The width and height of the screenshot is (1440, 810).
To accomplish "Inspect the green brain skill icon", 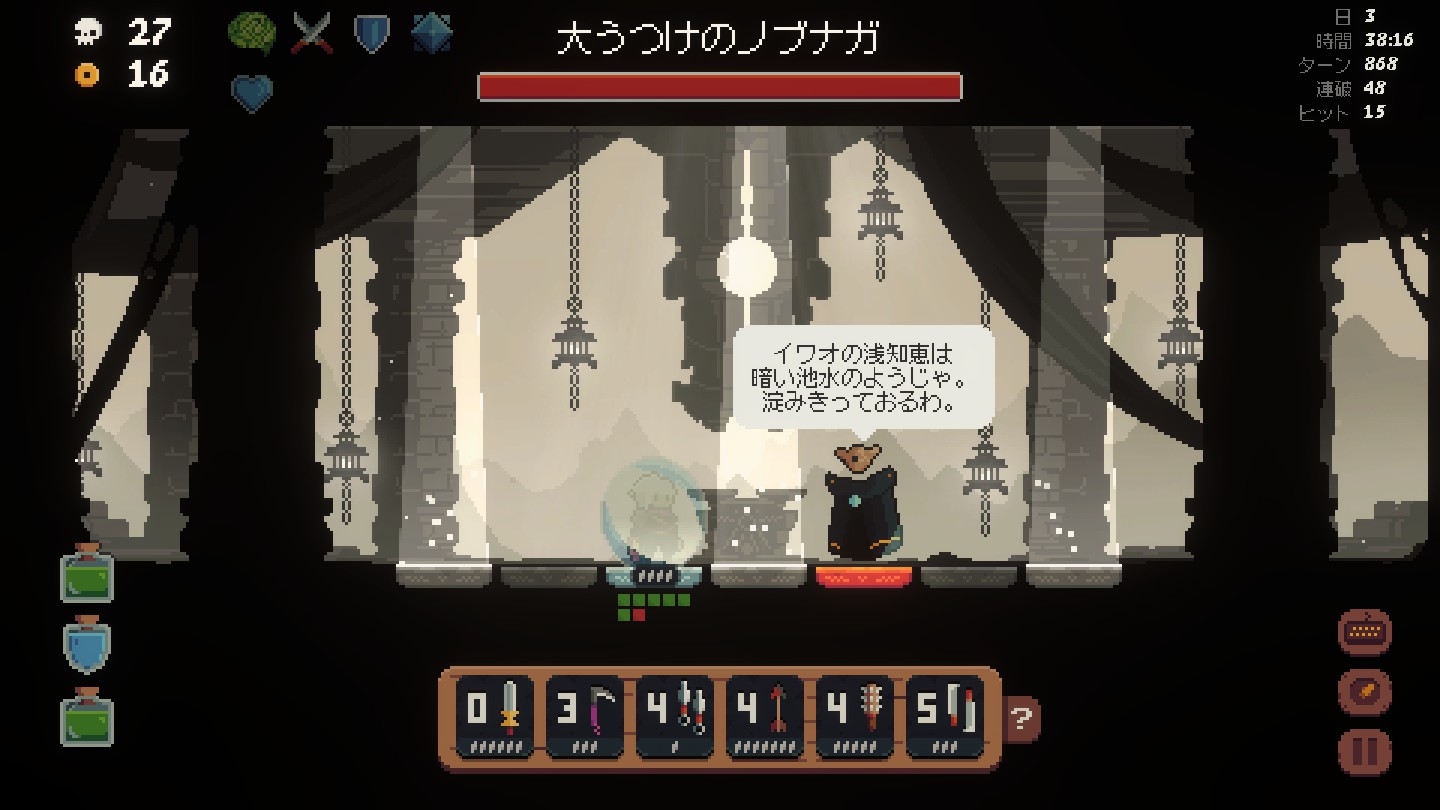I will pyautogui.click(x=252, y=34).
